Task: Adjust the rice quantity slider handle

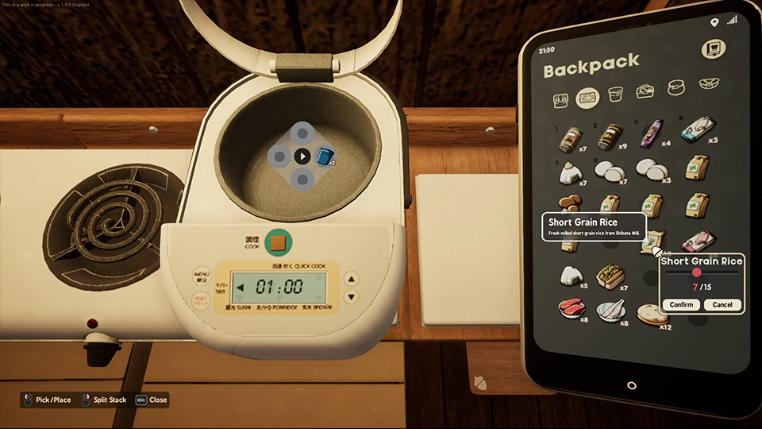Action: coord(697,272)
